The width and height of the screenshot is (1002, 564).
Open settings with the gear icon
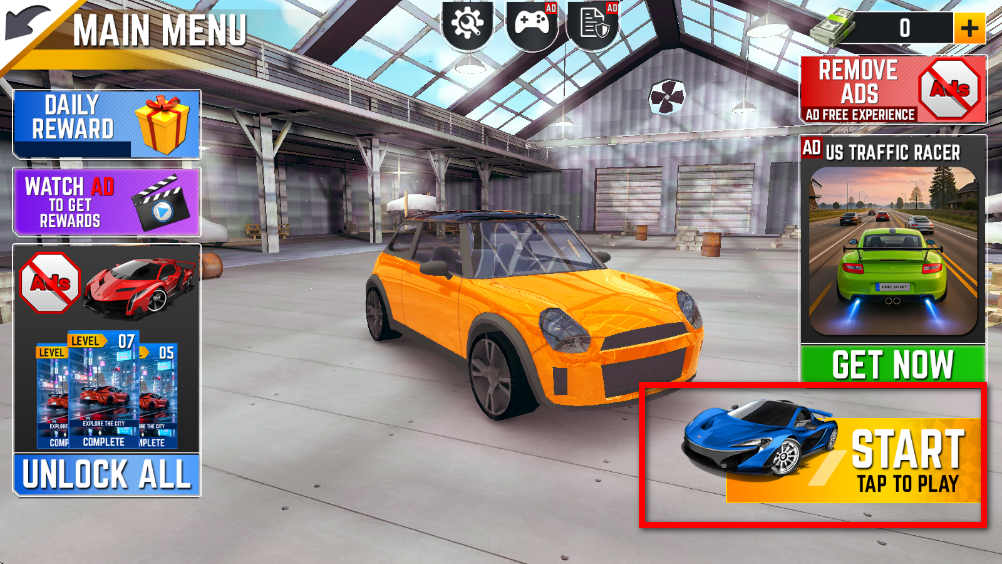point(467,24)
